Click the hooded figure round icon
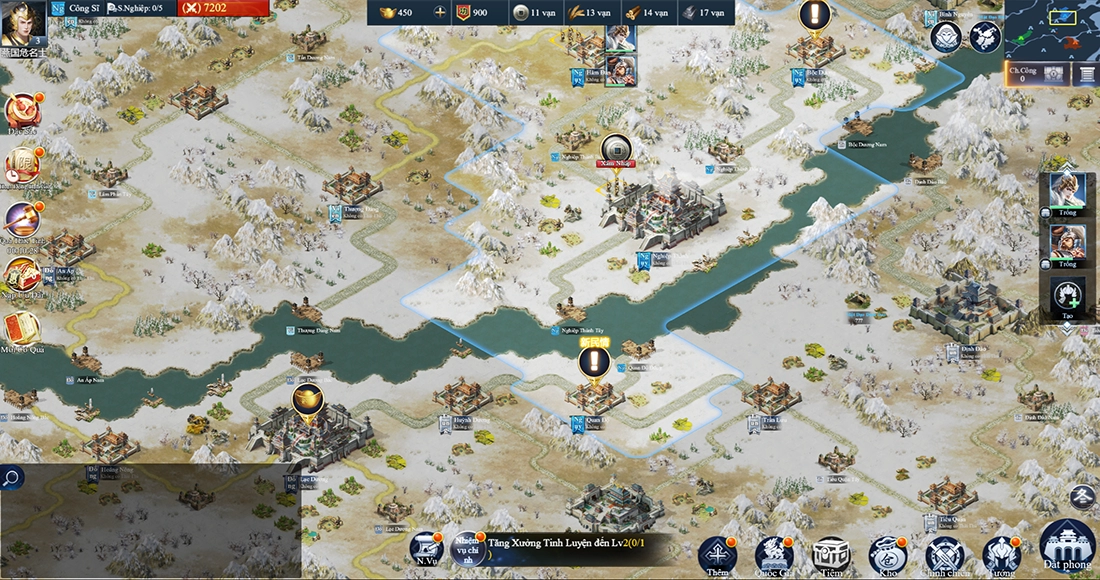This screenshot has height=580, width=1100. (x=945, y=36)
